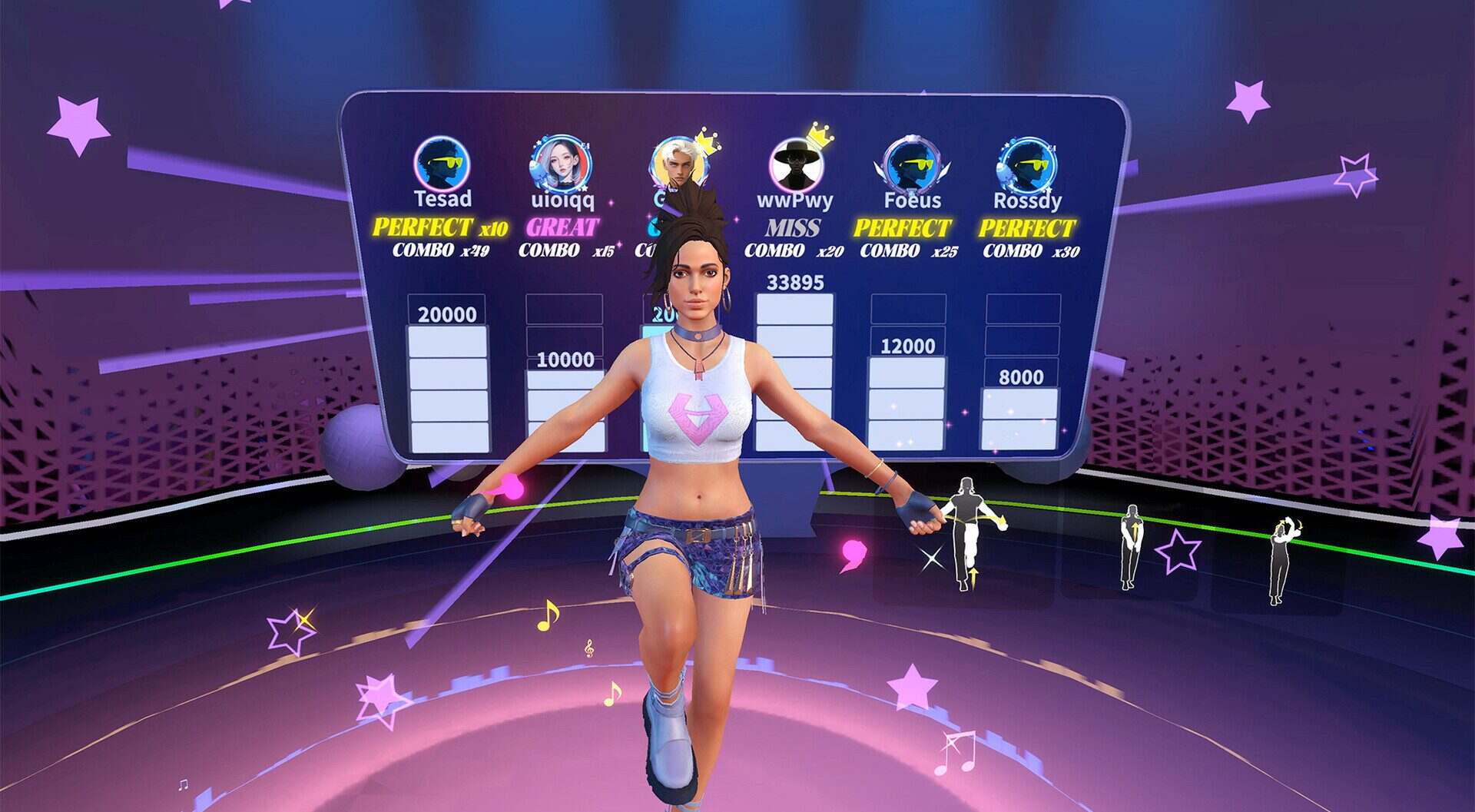Click wwPwy's crowned black-hat avatar
The width and height of the screenshot is (1475, 812).
pyautogui.click(x=795, y=164)
